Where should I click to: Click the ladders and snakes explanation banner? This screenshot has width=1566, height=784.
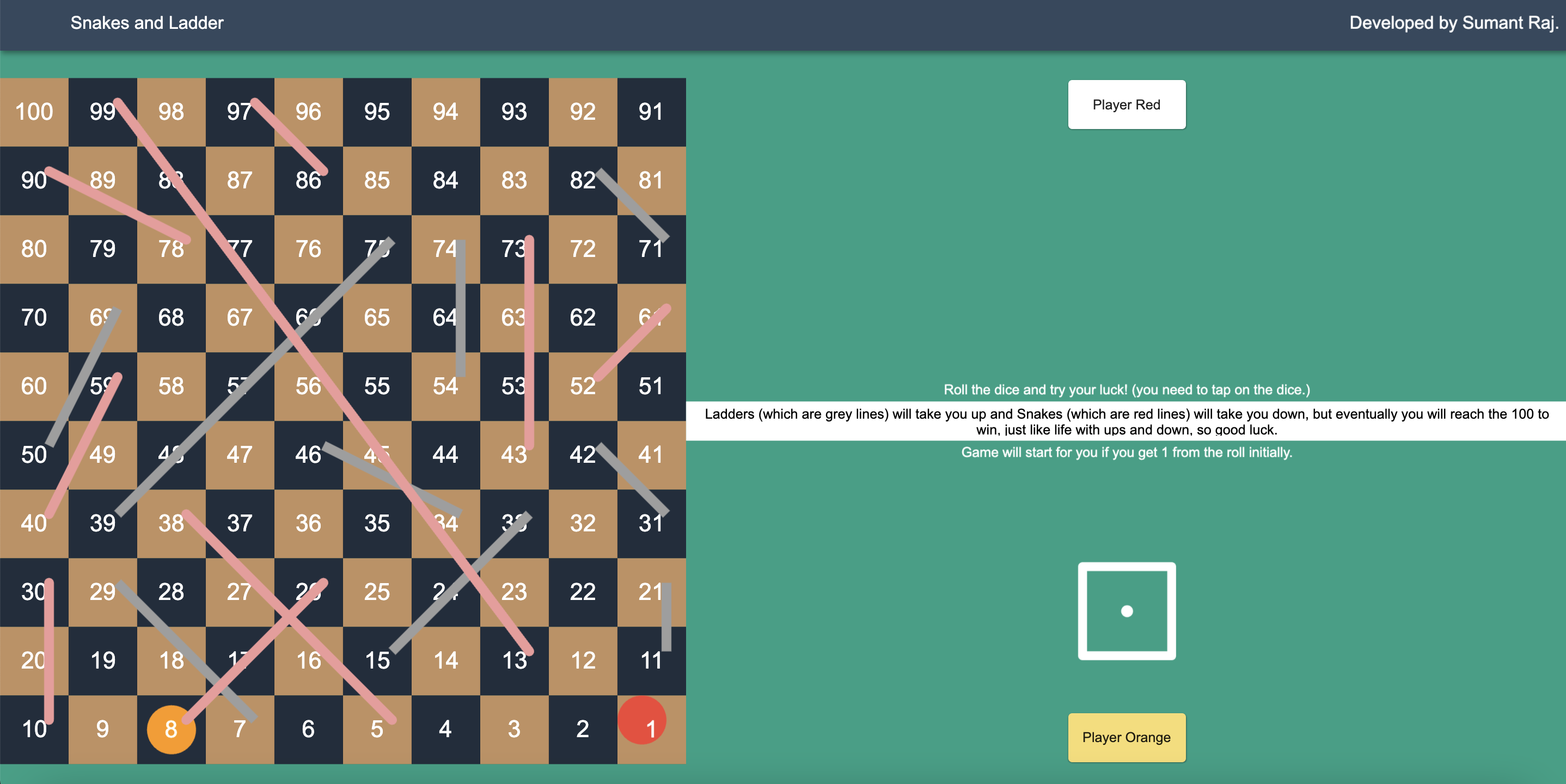(1126, 421)
